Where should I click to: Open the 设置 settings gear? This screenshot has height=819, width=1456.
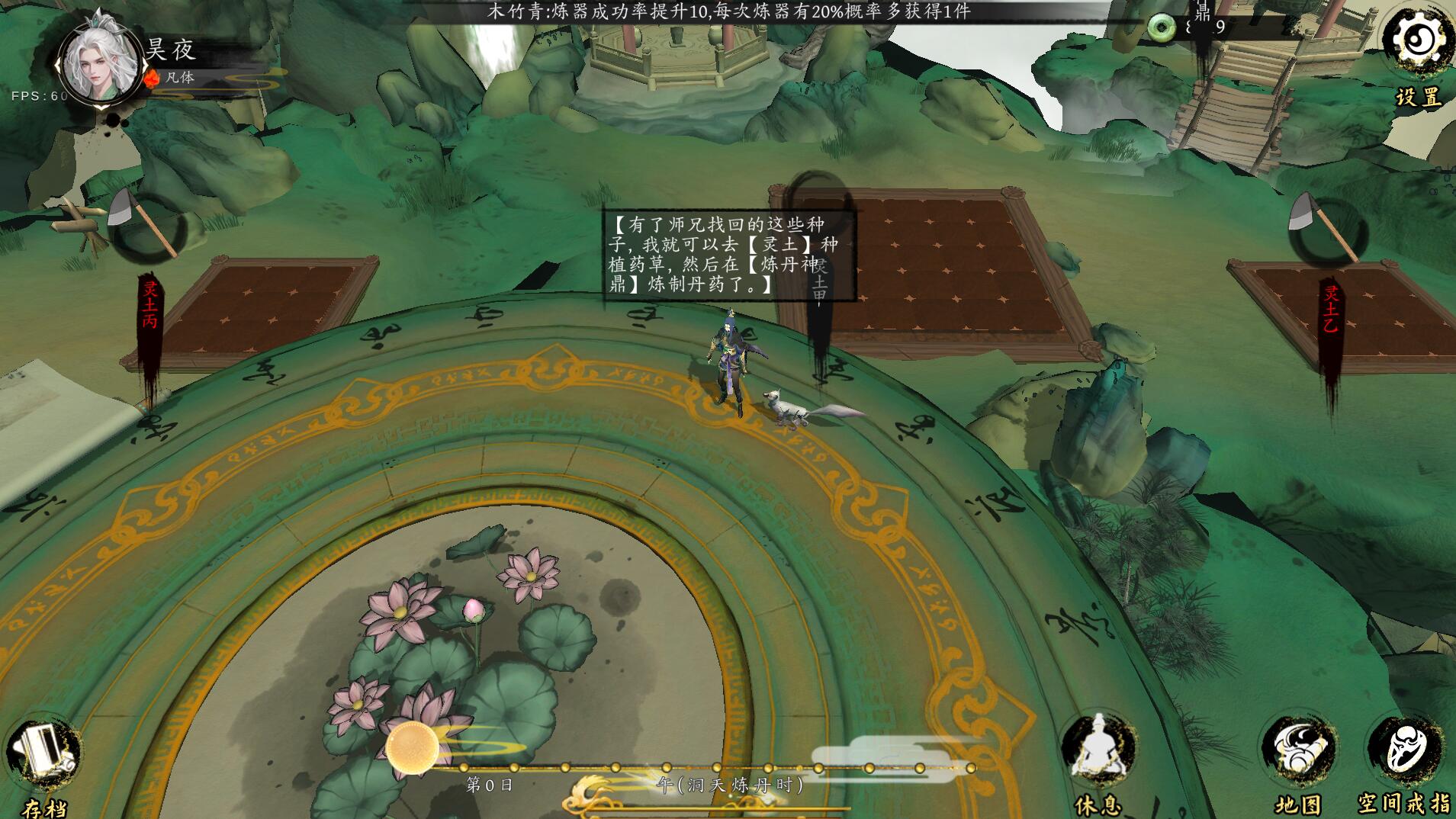(1416, 41)
